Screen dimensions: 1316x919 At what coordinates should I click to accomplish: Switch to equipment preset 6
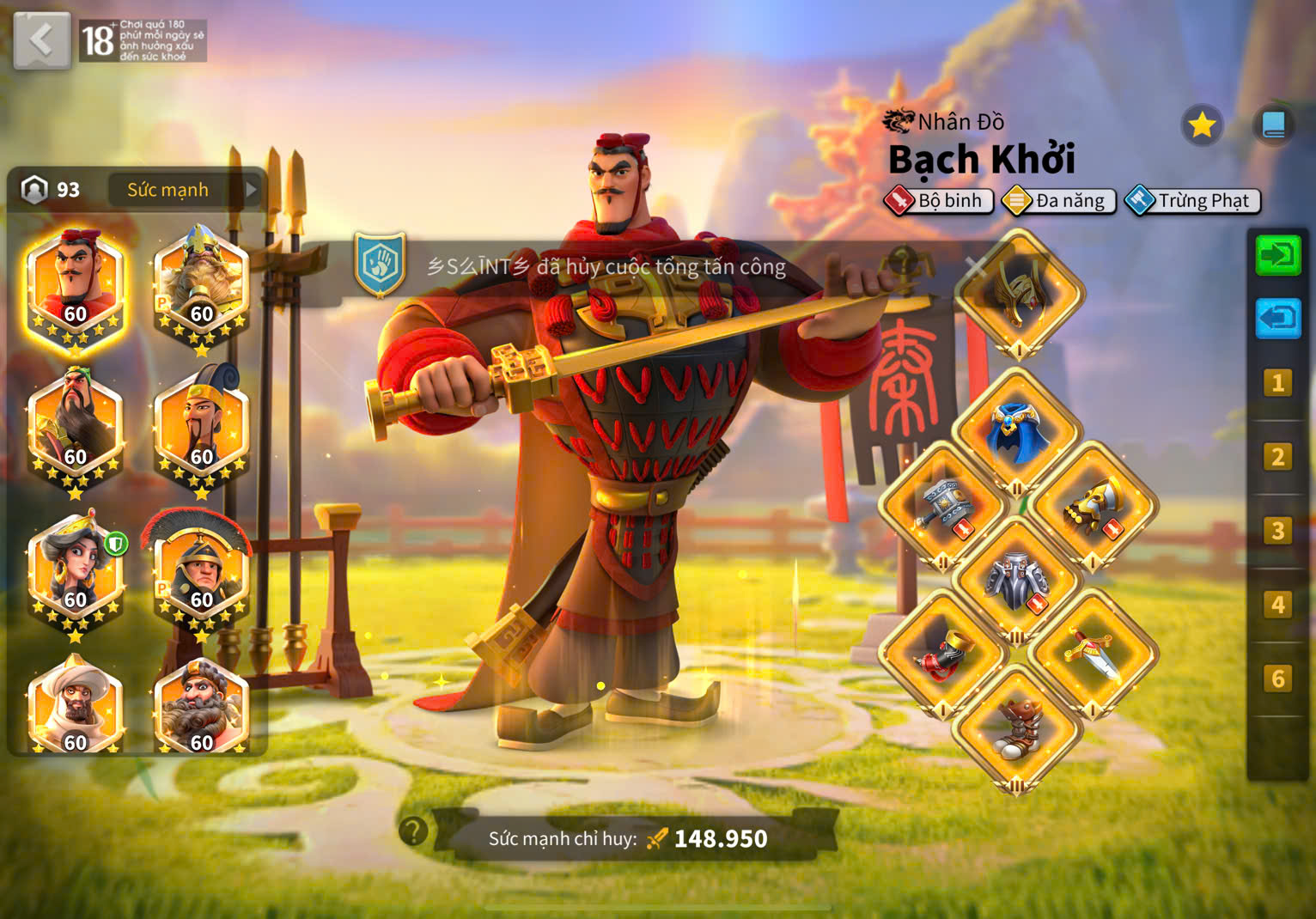[1278, 679]
